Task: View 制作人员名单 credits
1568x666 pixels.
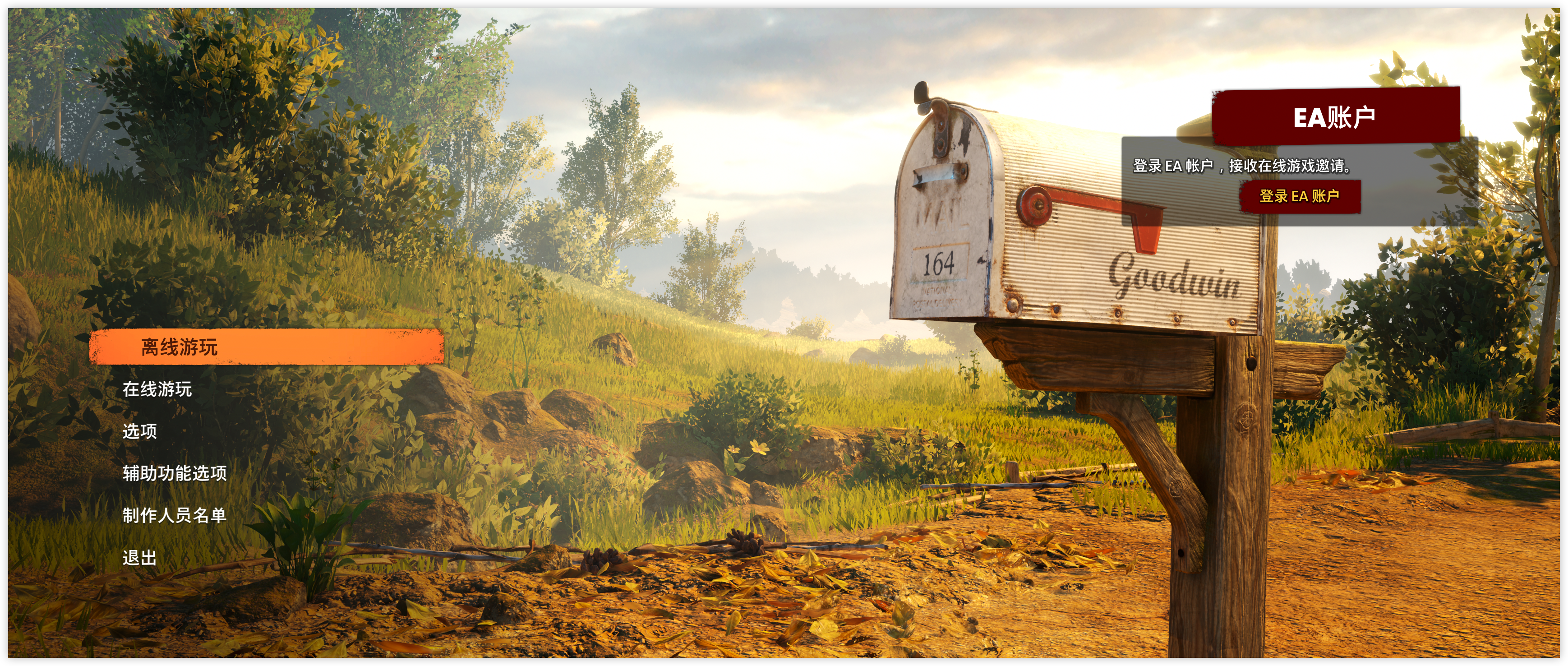Action: (175, 515)
